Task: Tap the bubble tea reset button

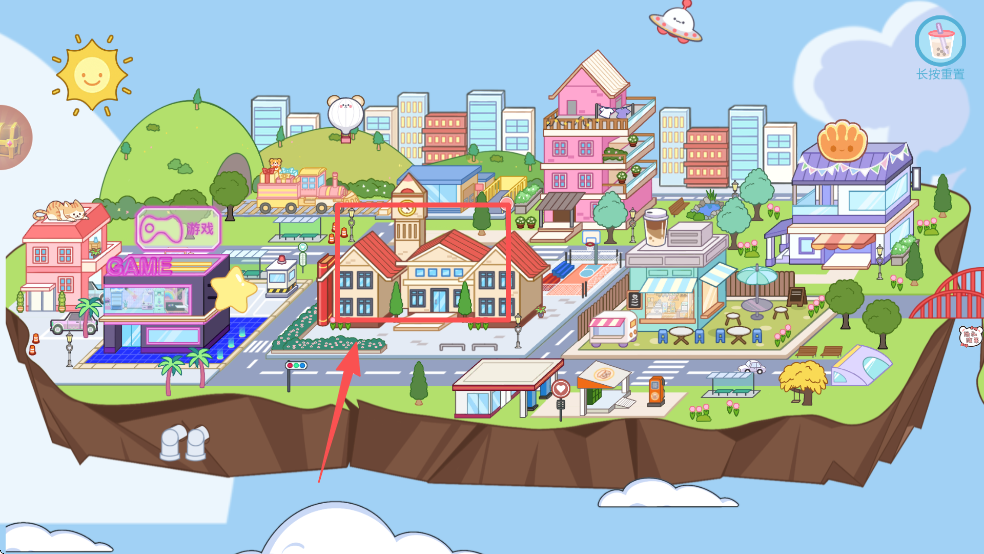Action: (x=940, y=42)
